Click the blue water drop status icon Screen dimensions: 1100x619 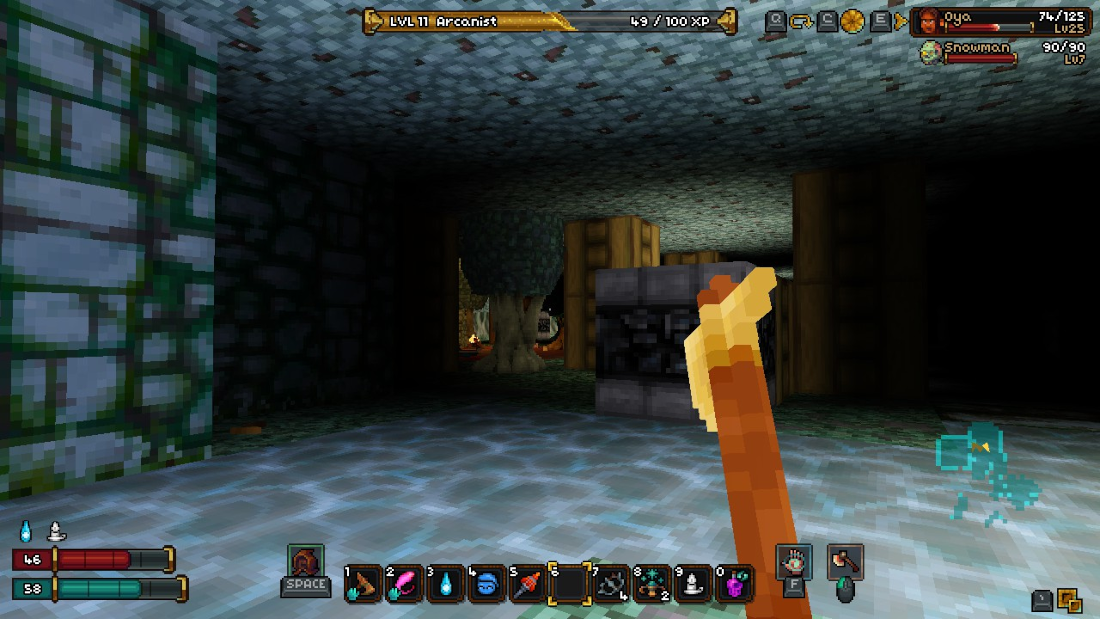coord(26,531)
